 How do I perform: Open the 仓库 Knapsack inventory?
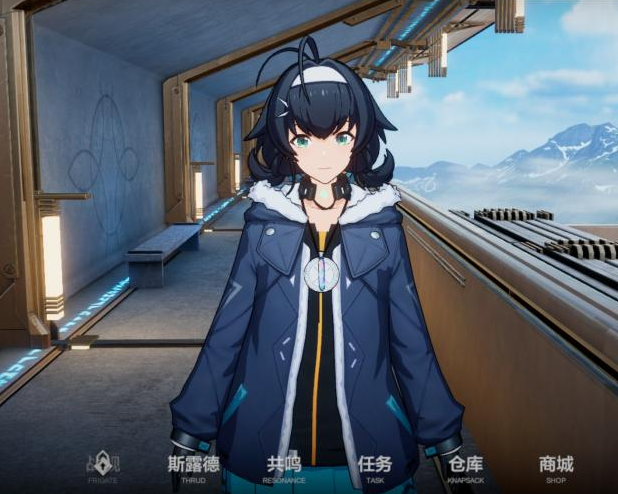tap(465, 467)
